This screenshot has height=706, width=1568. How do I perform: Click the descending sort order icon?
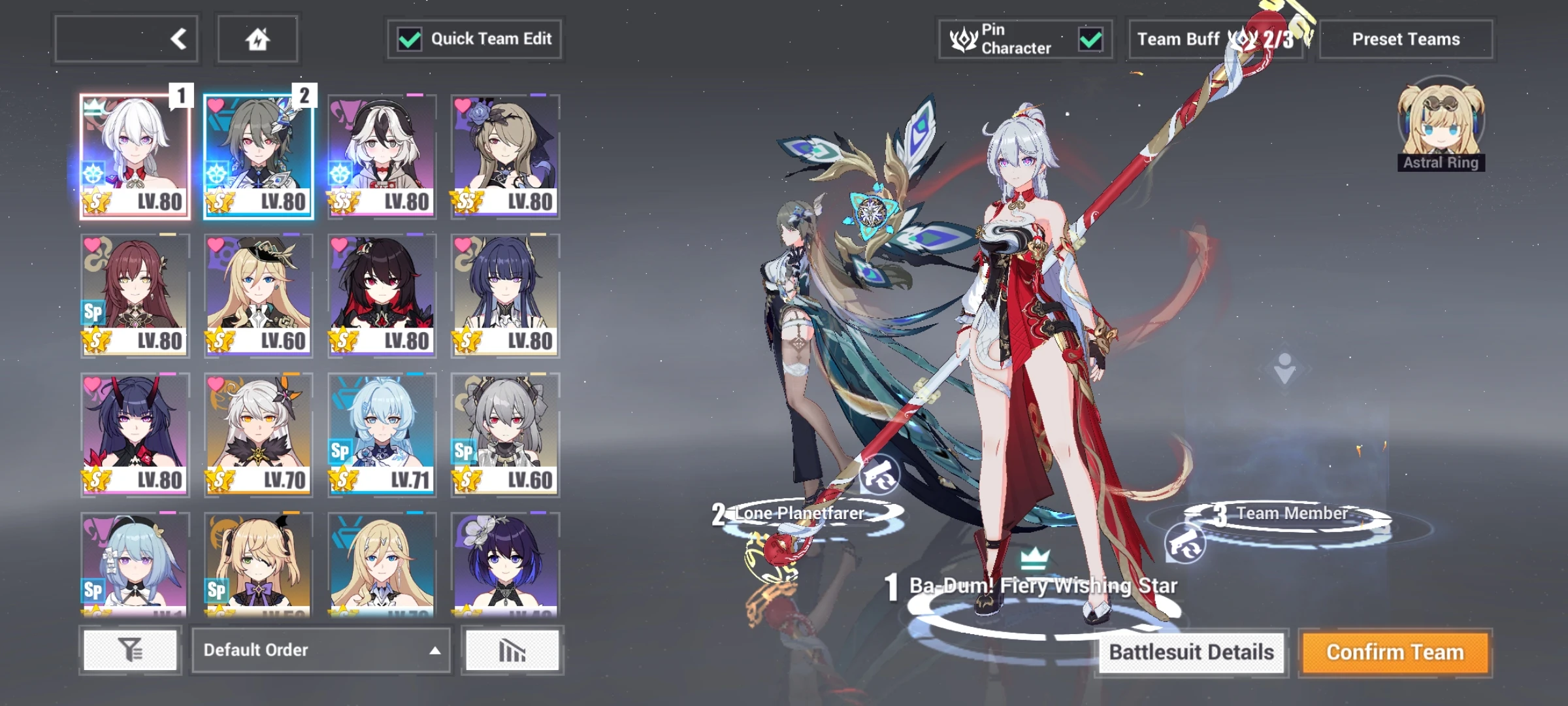512,650
